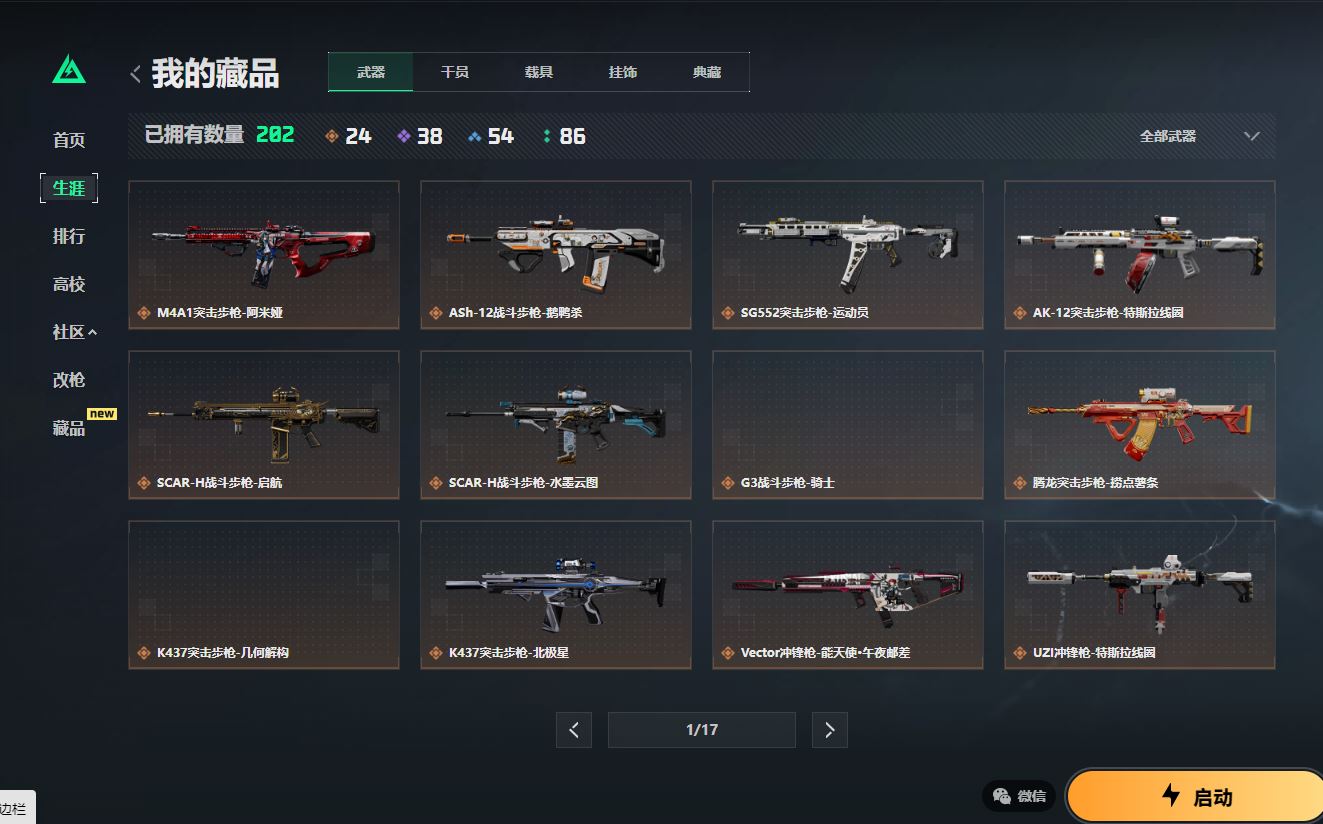The width and height of the screenshot is (1323, 824).
Task: Open the 全部武器 filter dropdown
Action: coord(1198,136)
